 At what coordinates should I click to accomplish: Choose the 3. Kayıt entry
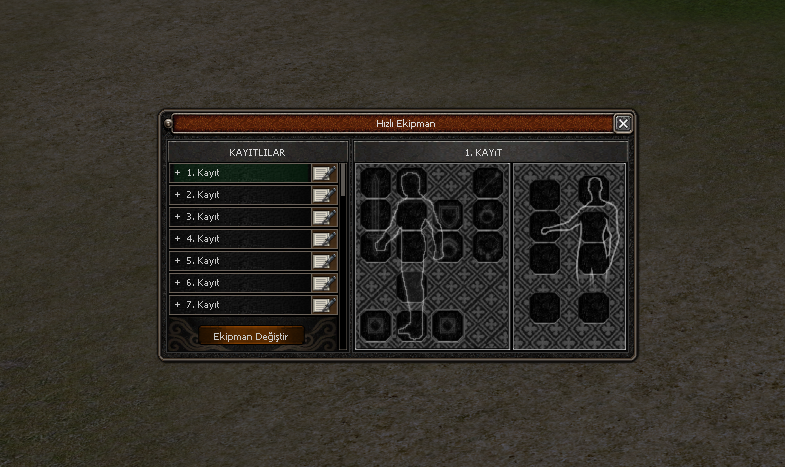(240, 217)
